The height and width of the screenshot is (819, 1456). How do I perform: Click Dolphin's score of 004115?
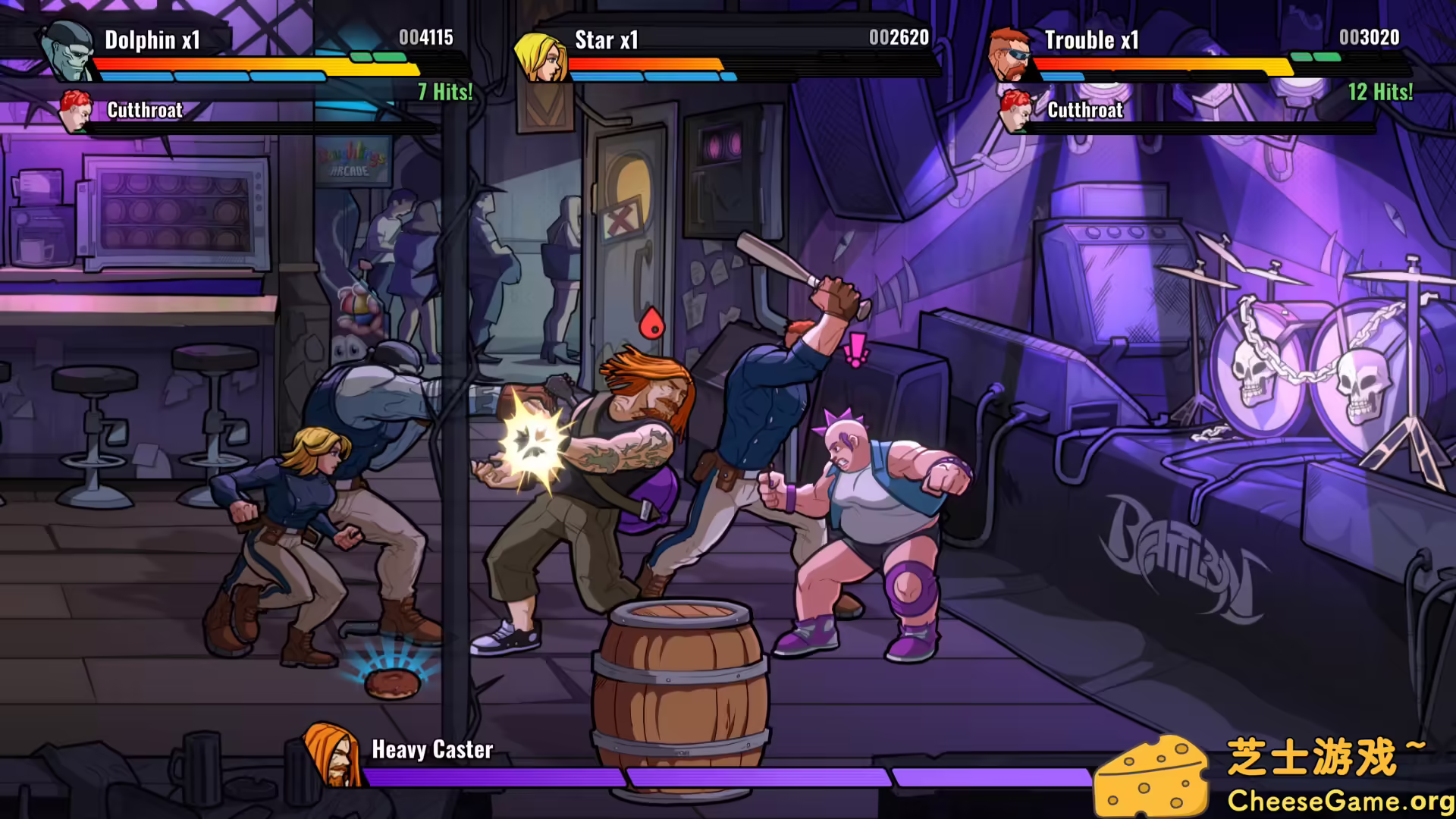point(428,38)
